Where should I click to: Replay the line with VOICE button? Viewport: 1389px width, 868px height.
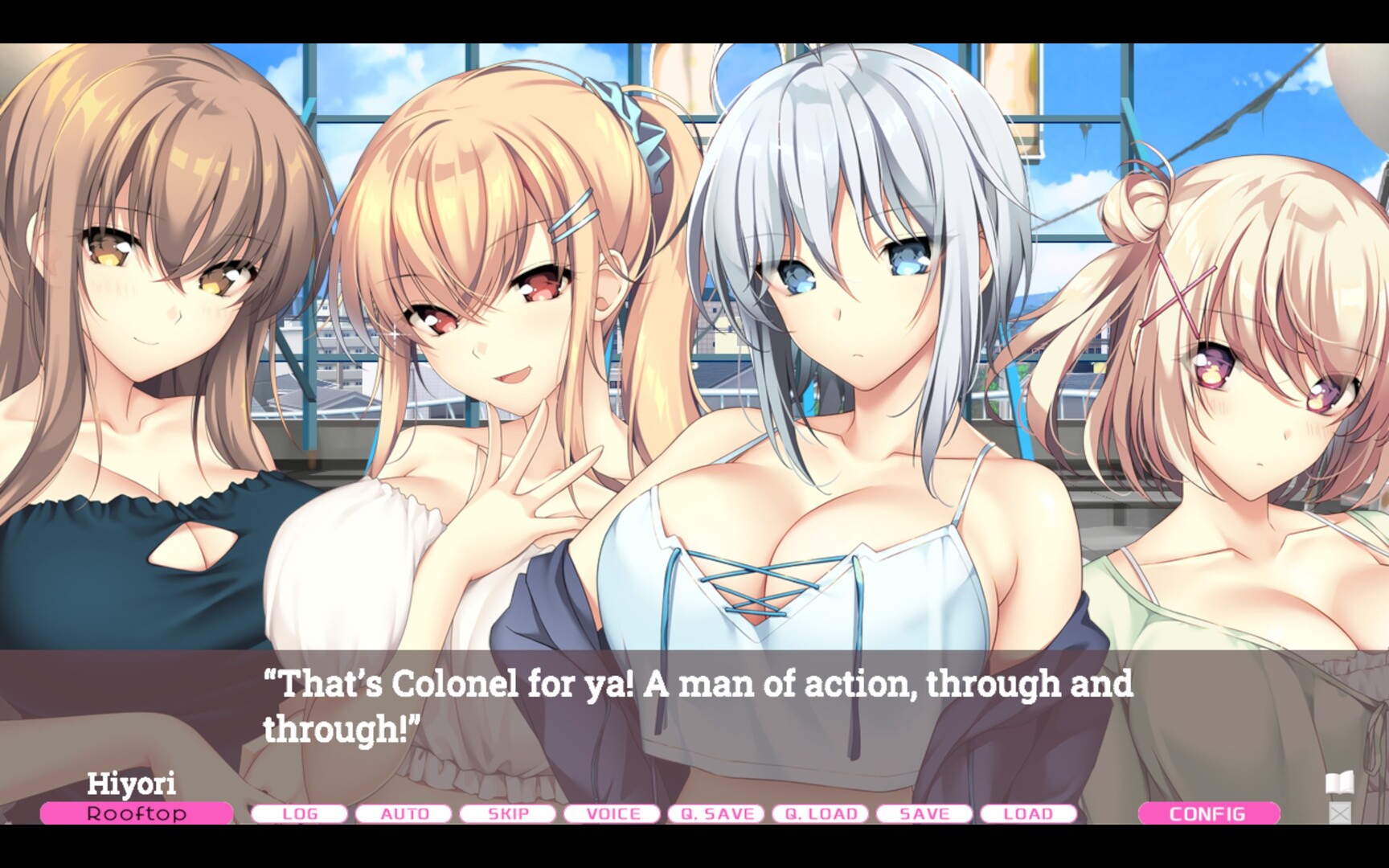(613, 814)
